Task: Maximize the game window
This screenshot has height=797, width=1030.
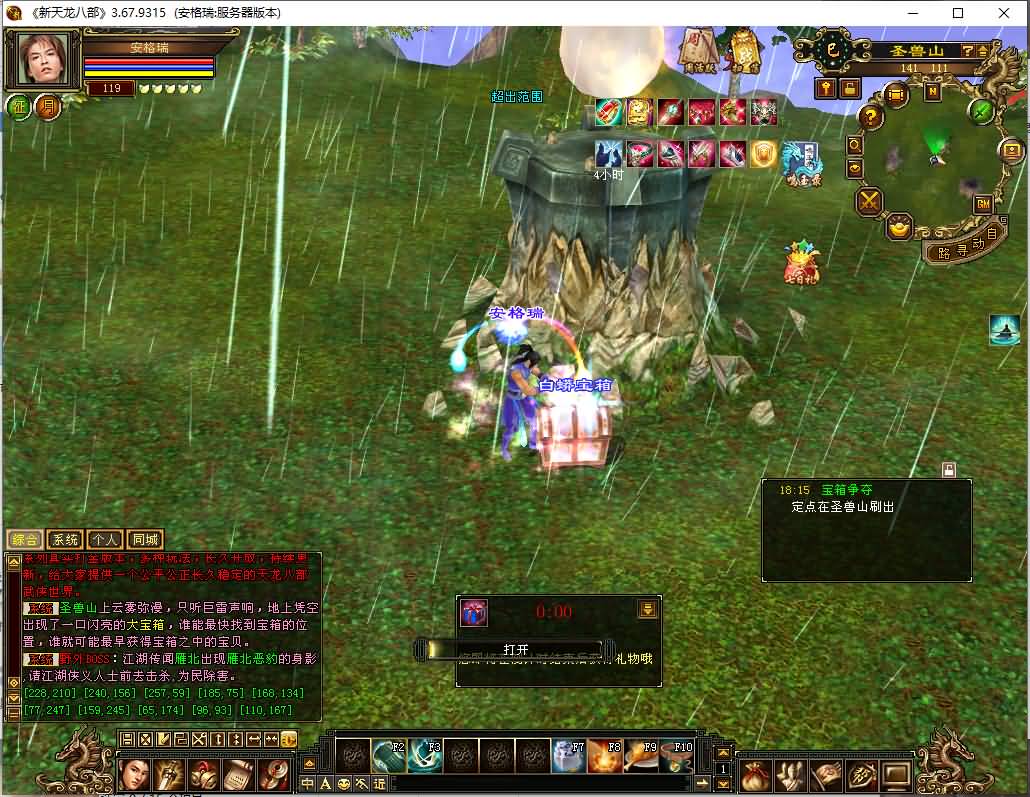Action: [958, 13]
